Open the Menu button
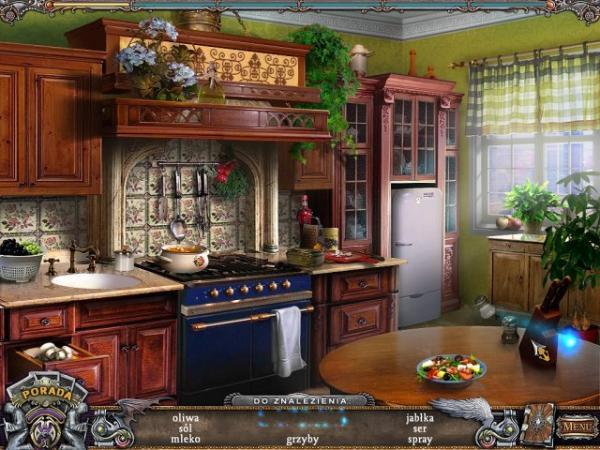The width and height of the screenshot is (600, 450). coord(576,427)
